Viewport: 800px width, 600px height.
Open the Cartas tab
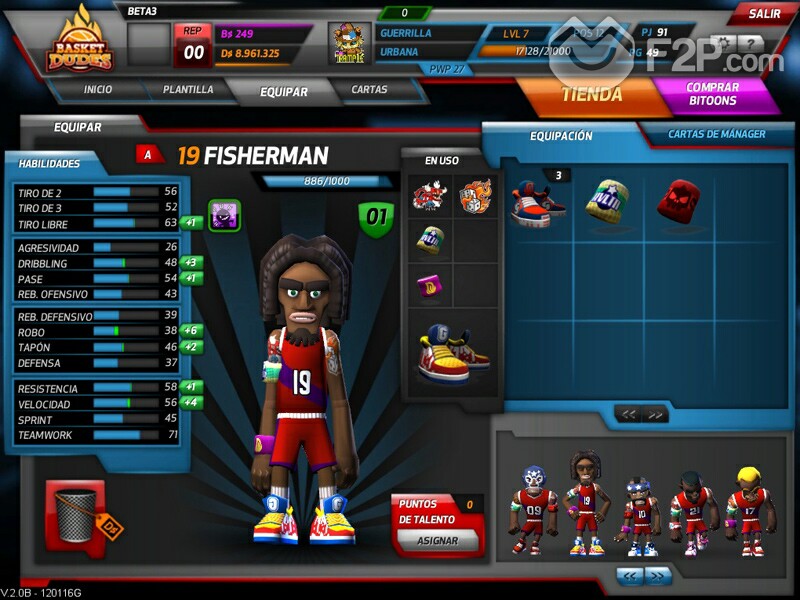(369, 89)
